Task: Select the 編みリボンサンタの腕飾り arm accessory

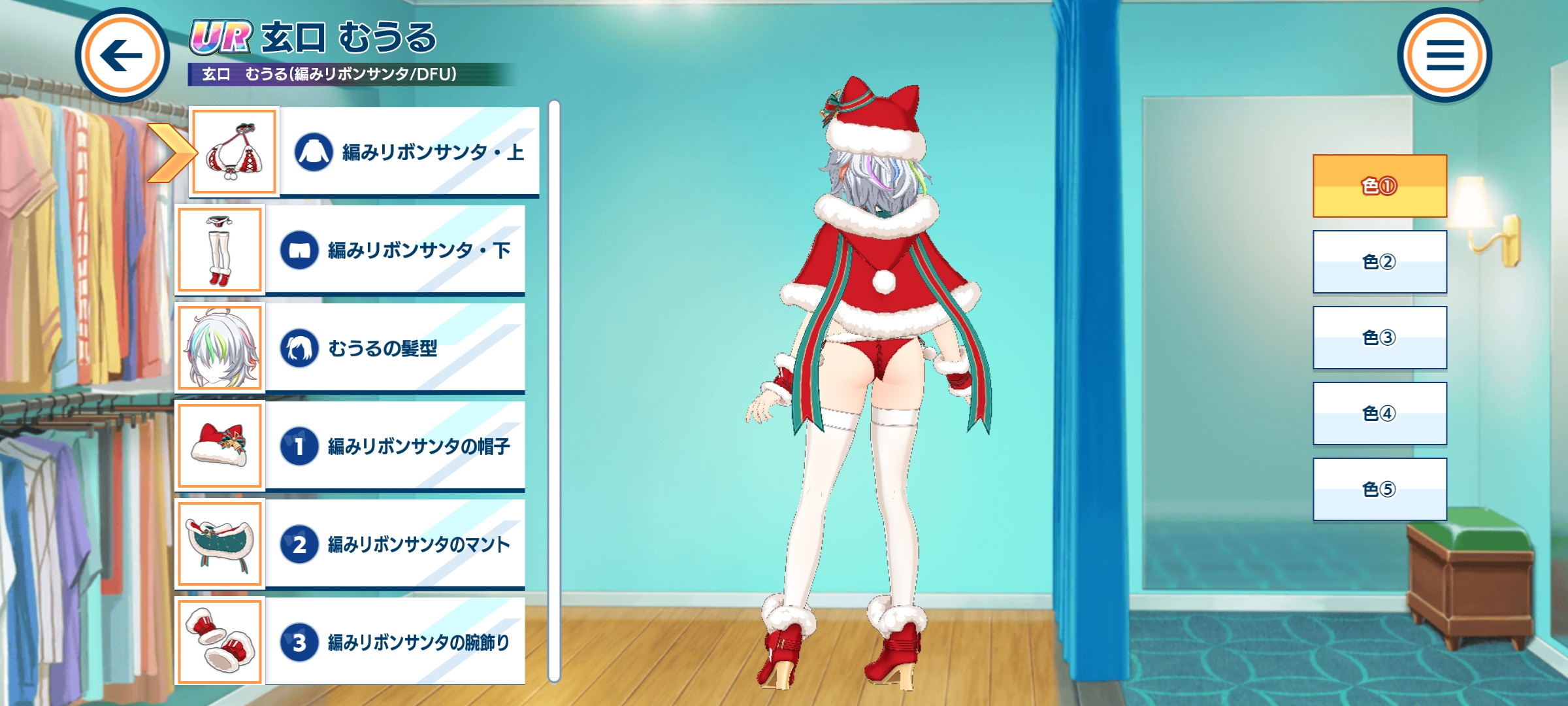Action: [394, 642]
